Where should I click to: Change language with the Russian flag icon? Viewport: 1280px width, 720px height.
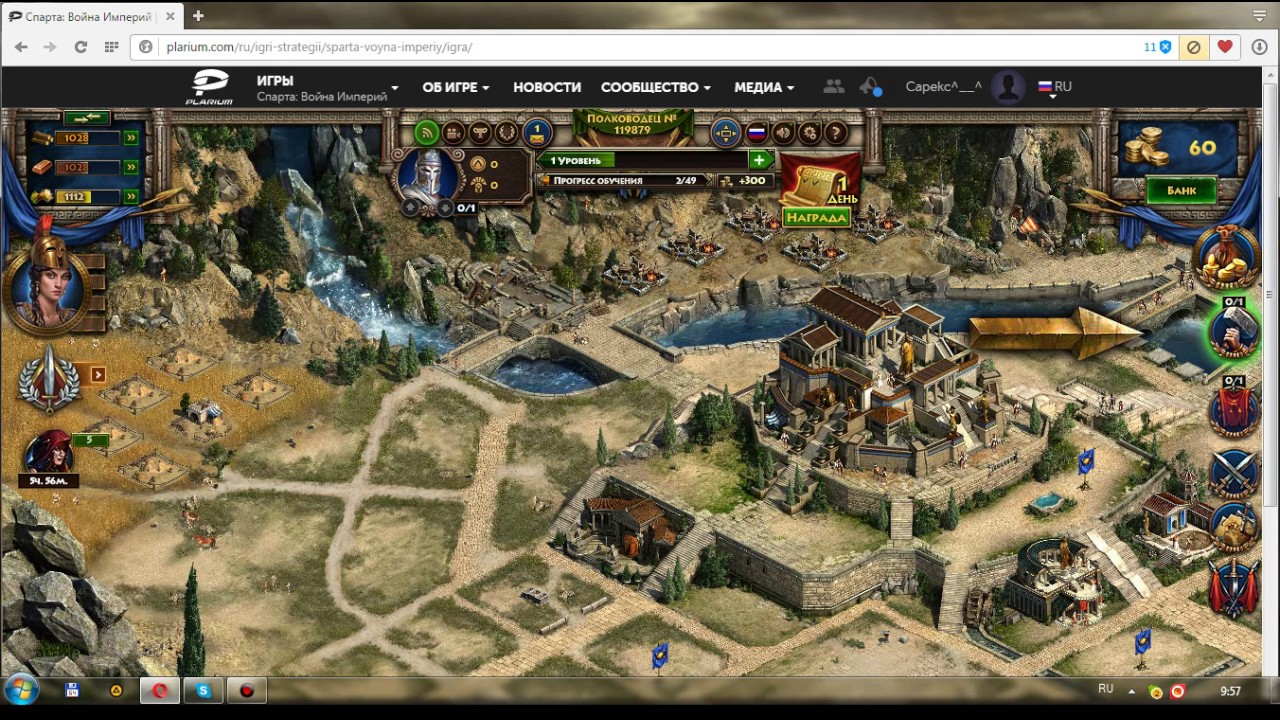point(756,133)
